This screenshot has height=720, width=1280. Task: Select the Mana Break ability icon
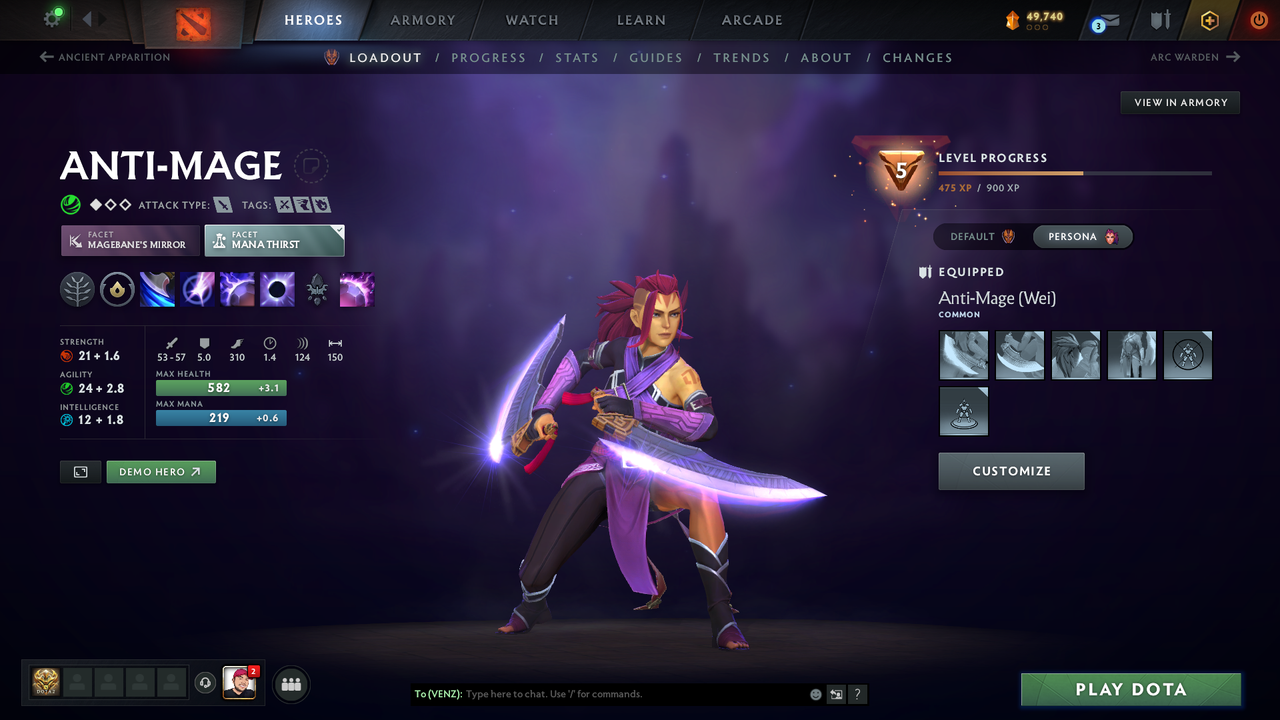pyautogui.click(x=157, y=289)
